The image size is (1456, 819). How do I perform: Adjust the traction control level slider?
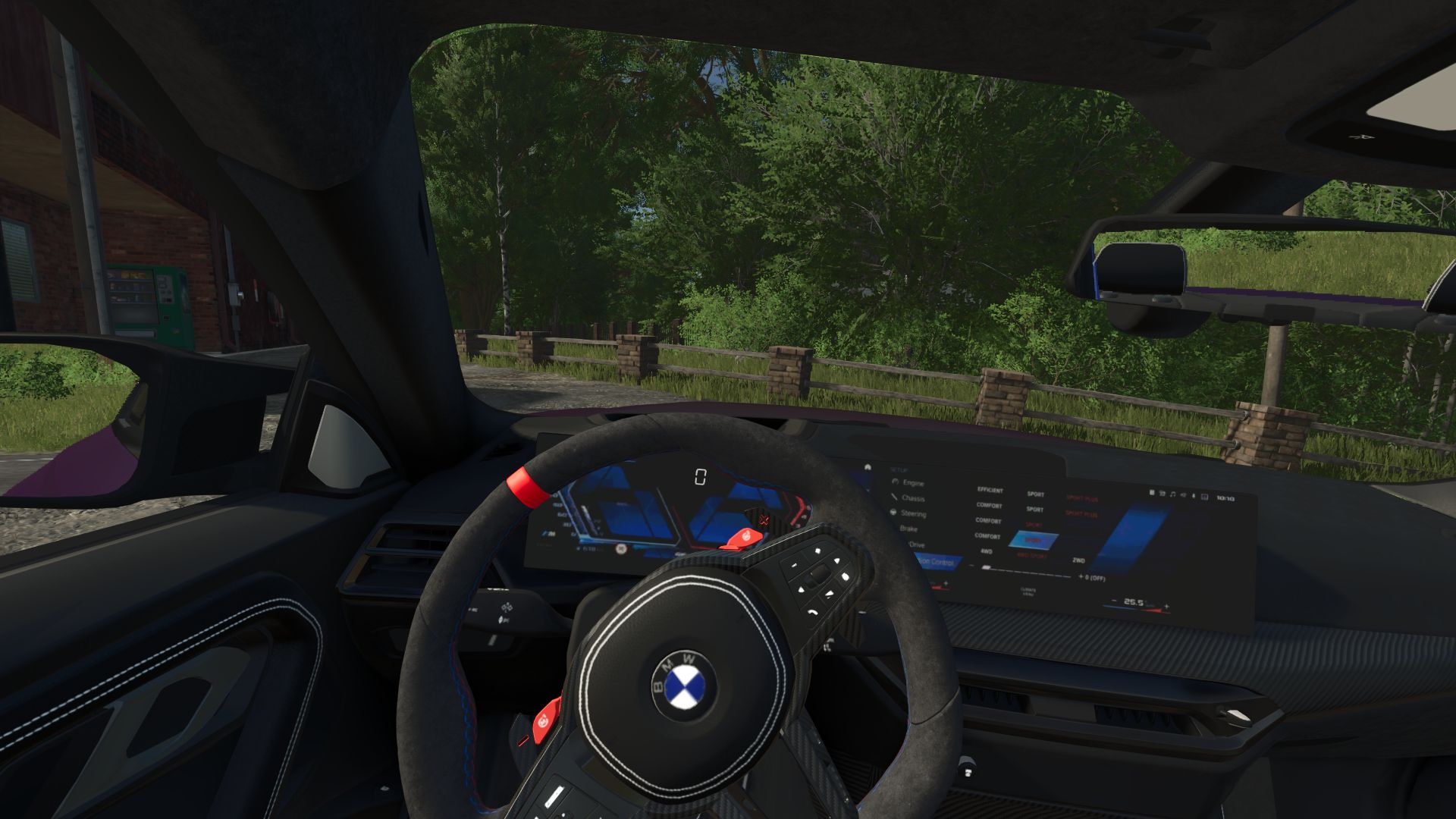click(x=987, y=567)
